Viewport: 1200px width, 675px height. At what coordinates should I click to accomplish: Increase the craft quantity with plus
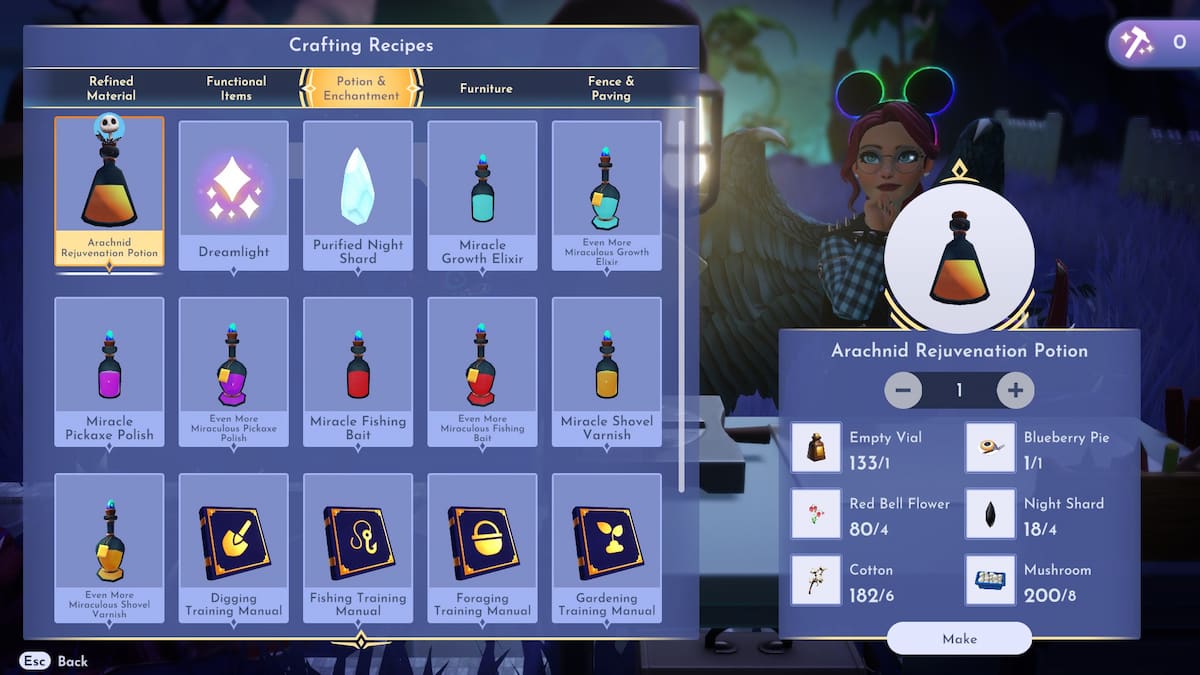[x=1015, y=390]
